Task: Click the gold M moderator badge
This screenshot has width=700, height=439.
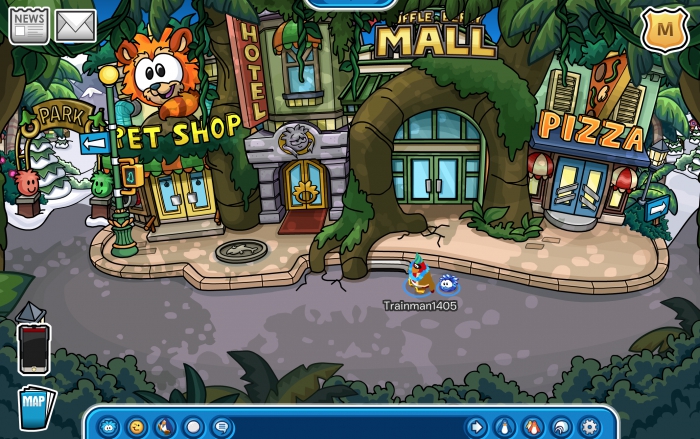Action: [662, 28]
